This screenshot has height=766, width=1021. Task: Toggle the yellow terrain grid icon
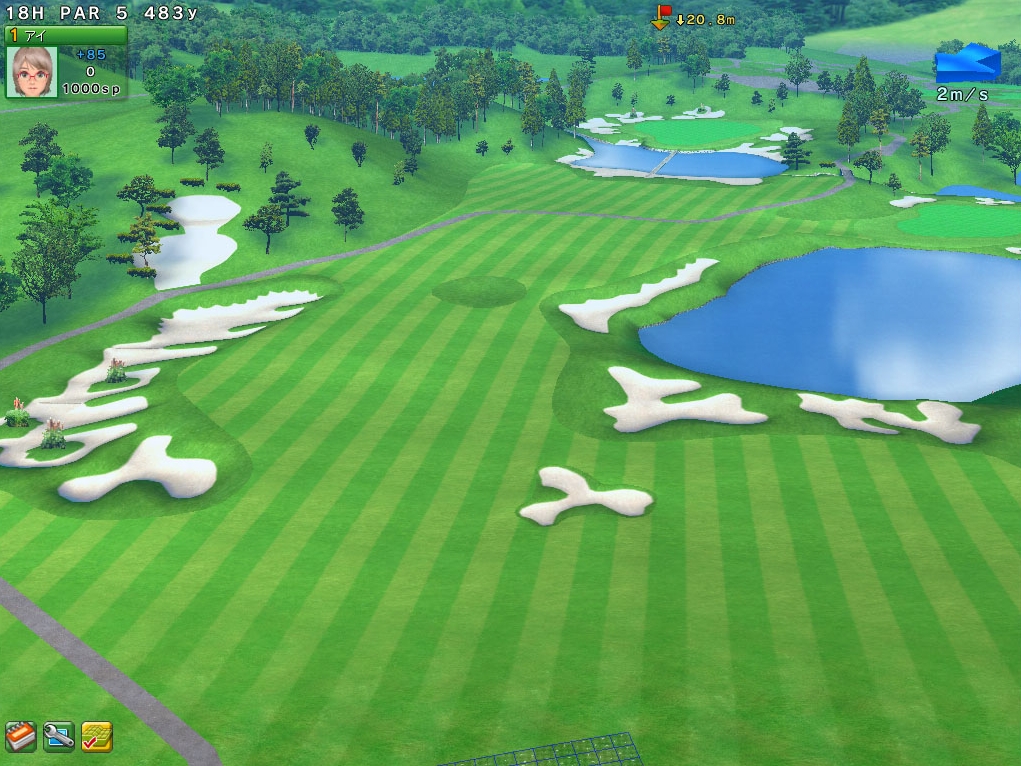tap(96, 737)
